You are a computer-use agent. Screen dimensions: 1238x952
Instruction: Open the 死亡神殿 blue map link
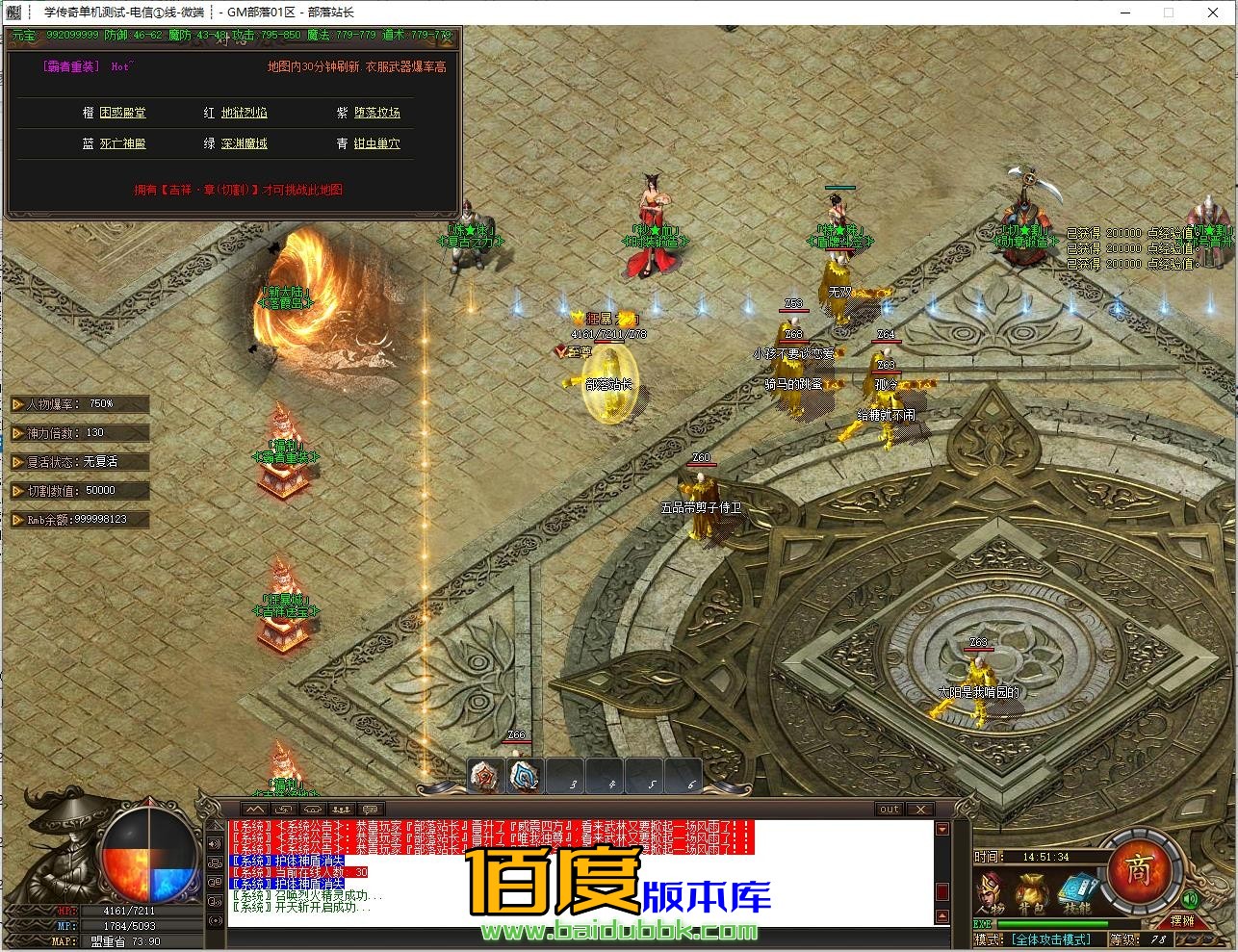coord(125,143)
